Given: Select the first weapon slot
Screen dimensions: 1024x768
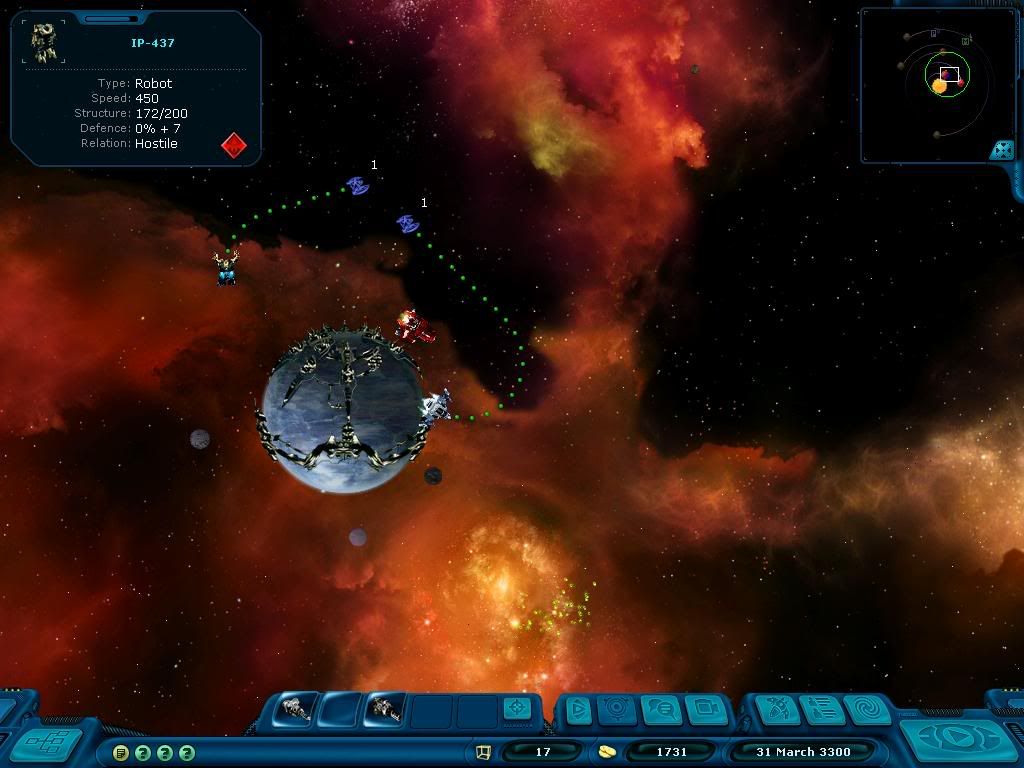Looking at the screenshot, I should (297, 709).
